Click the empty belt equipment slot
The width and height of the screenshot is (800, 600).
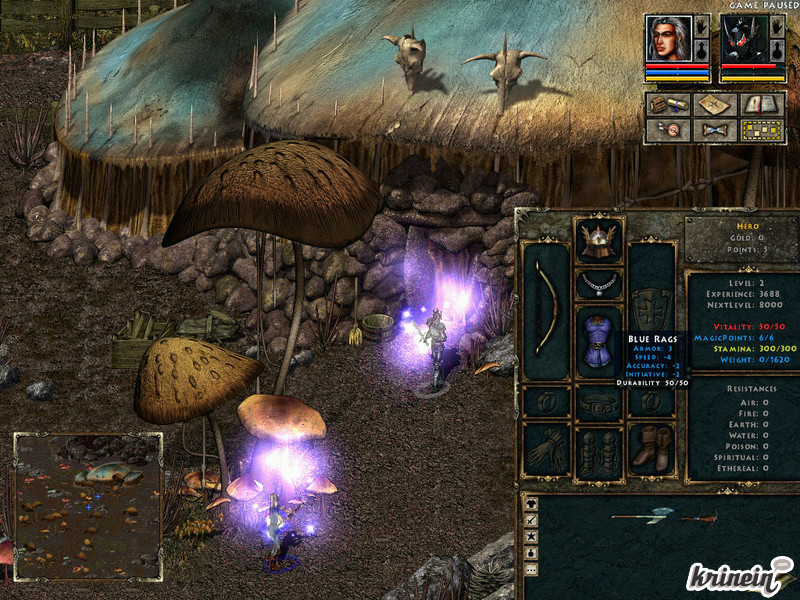pos(599,402)
